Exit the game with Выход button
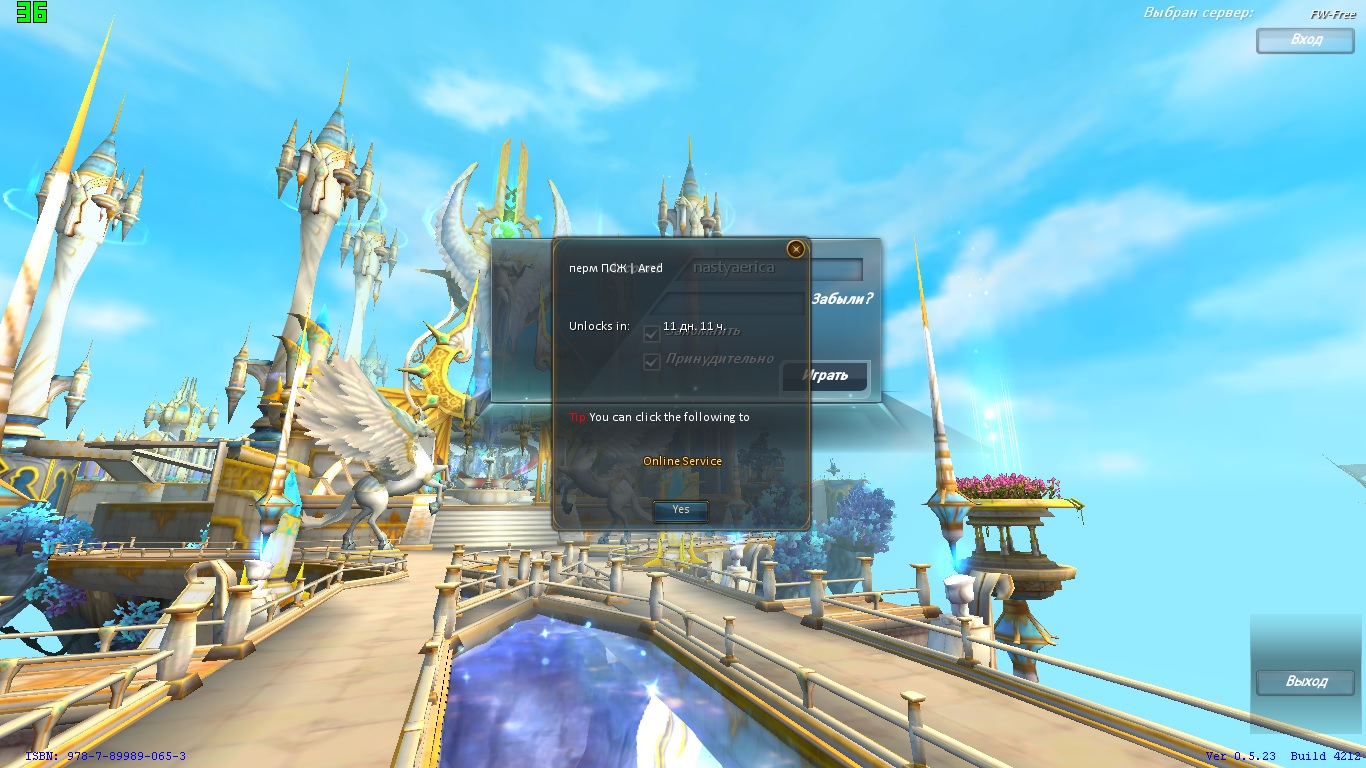Viewport: 1366px width, 768px height. (1305, 682)
